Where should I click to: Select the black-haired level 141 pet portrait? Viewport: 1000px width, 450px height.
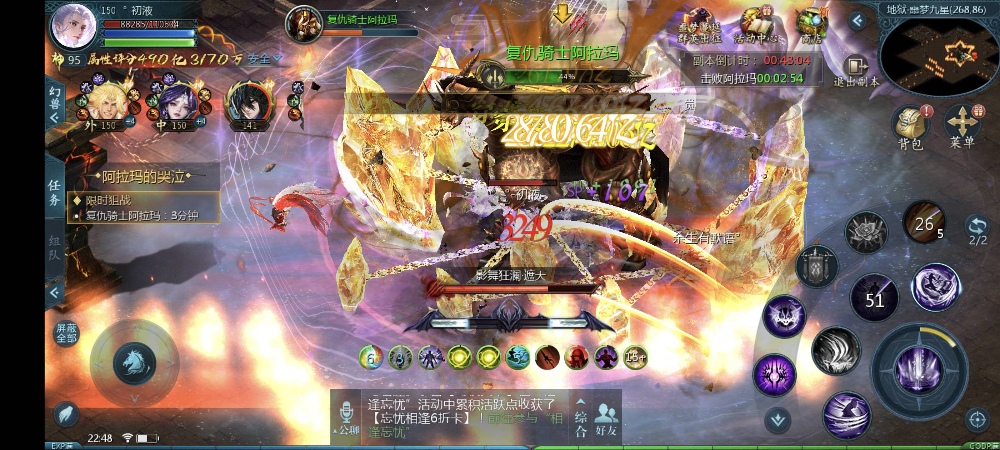[x=246, y=101]
